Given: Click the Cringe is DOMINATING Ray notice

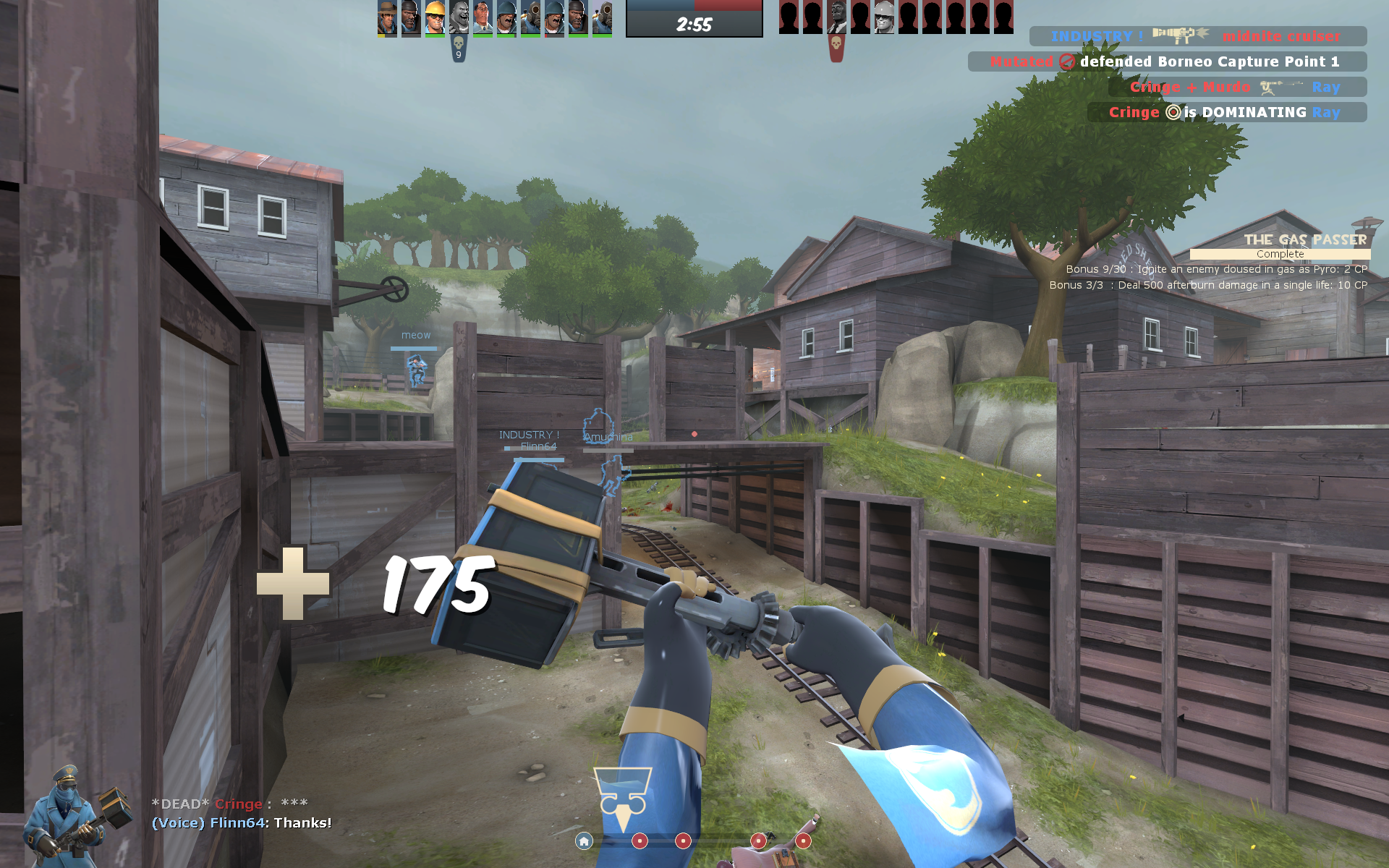Looking at the screenshot, I should [1226, 112].
